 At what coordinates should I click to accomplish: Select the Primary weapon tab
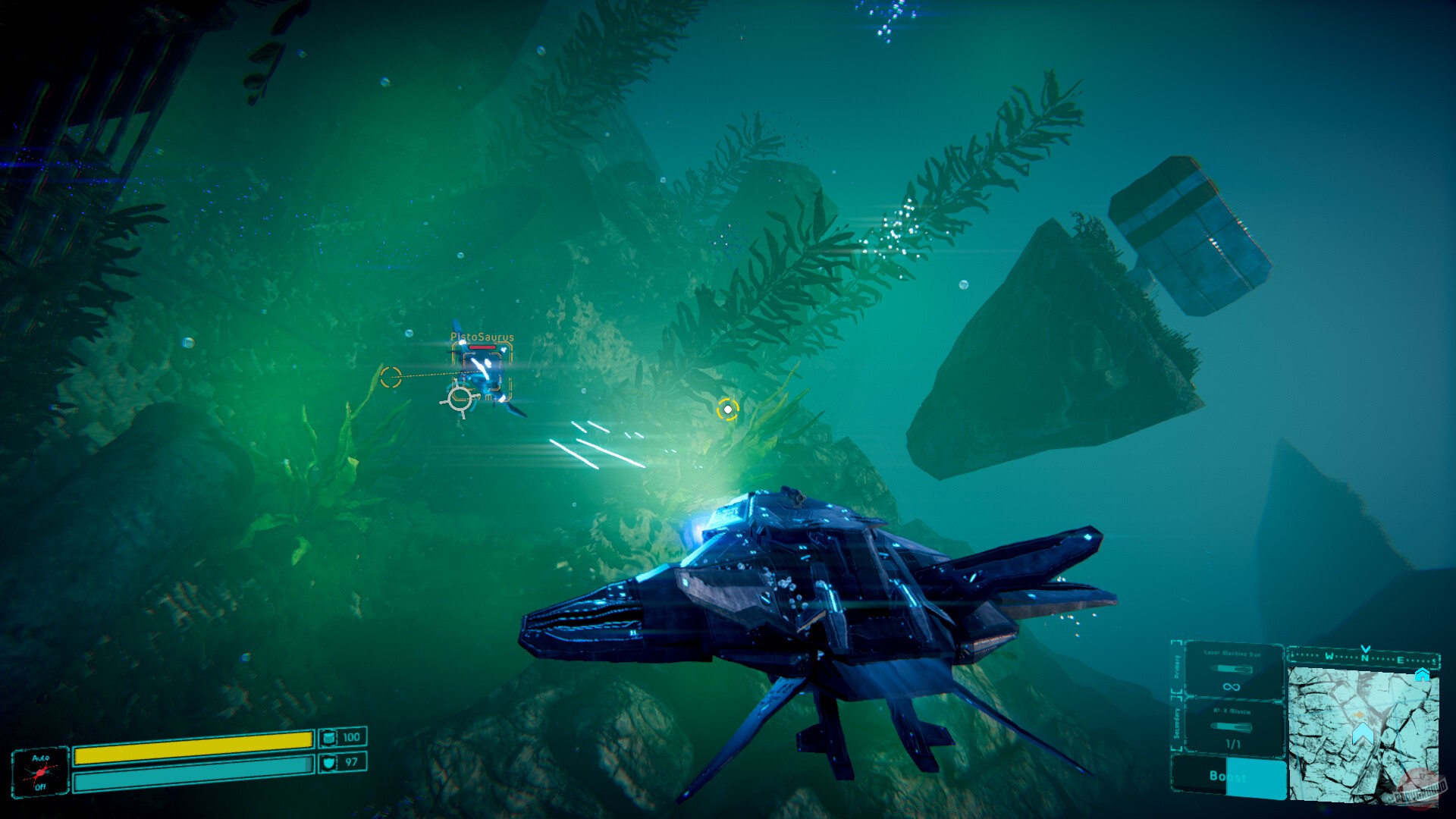click(1176, 666)
